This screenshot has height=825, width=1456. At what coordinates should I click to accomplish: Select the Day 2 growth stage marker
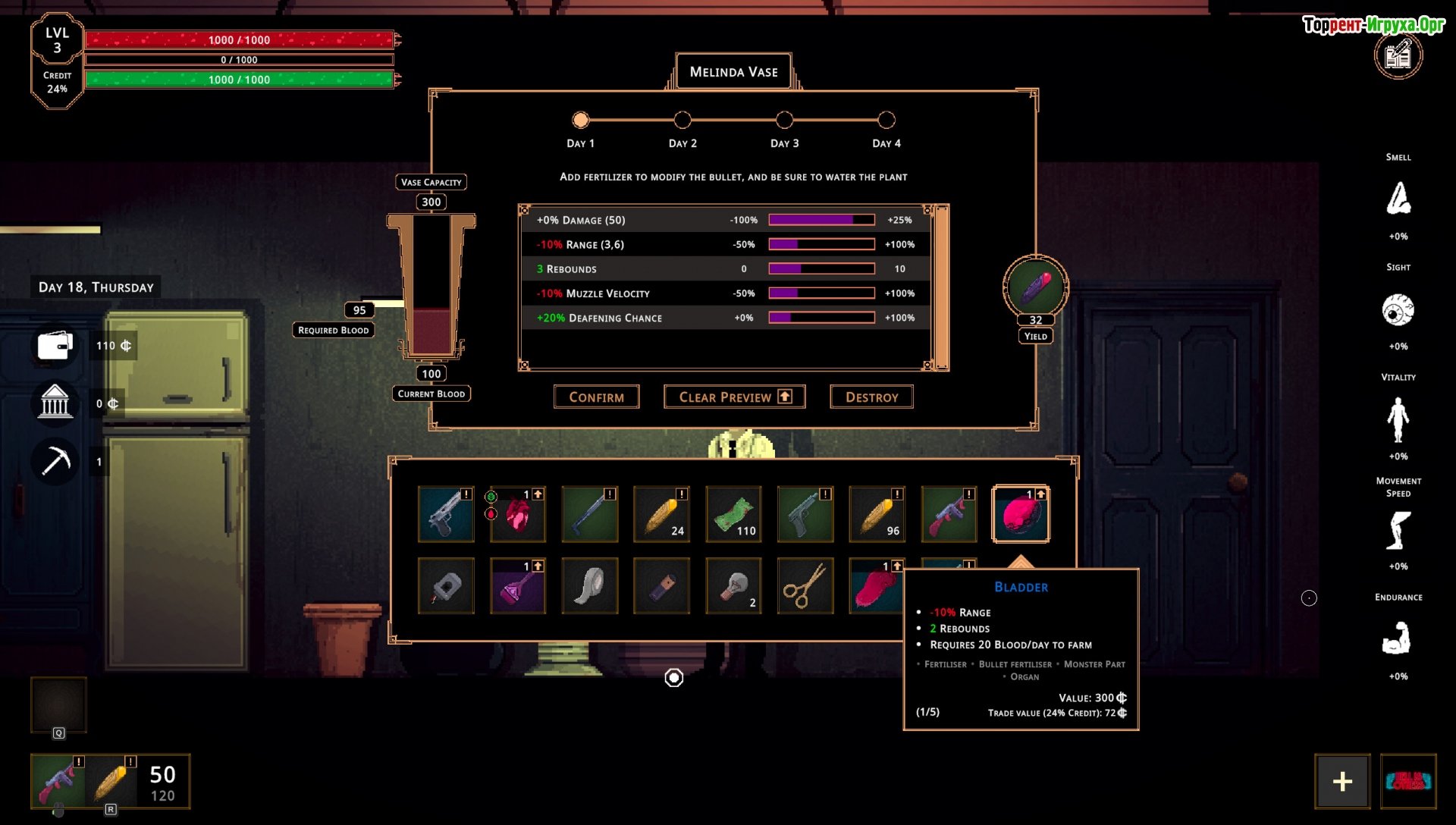pyautogui.click(x=682, y=120)
